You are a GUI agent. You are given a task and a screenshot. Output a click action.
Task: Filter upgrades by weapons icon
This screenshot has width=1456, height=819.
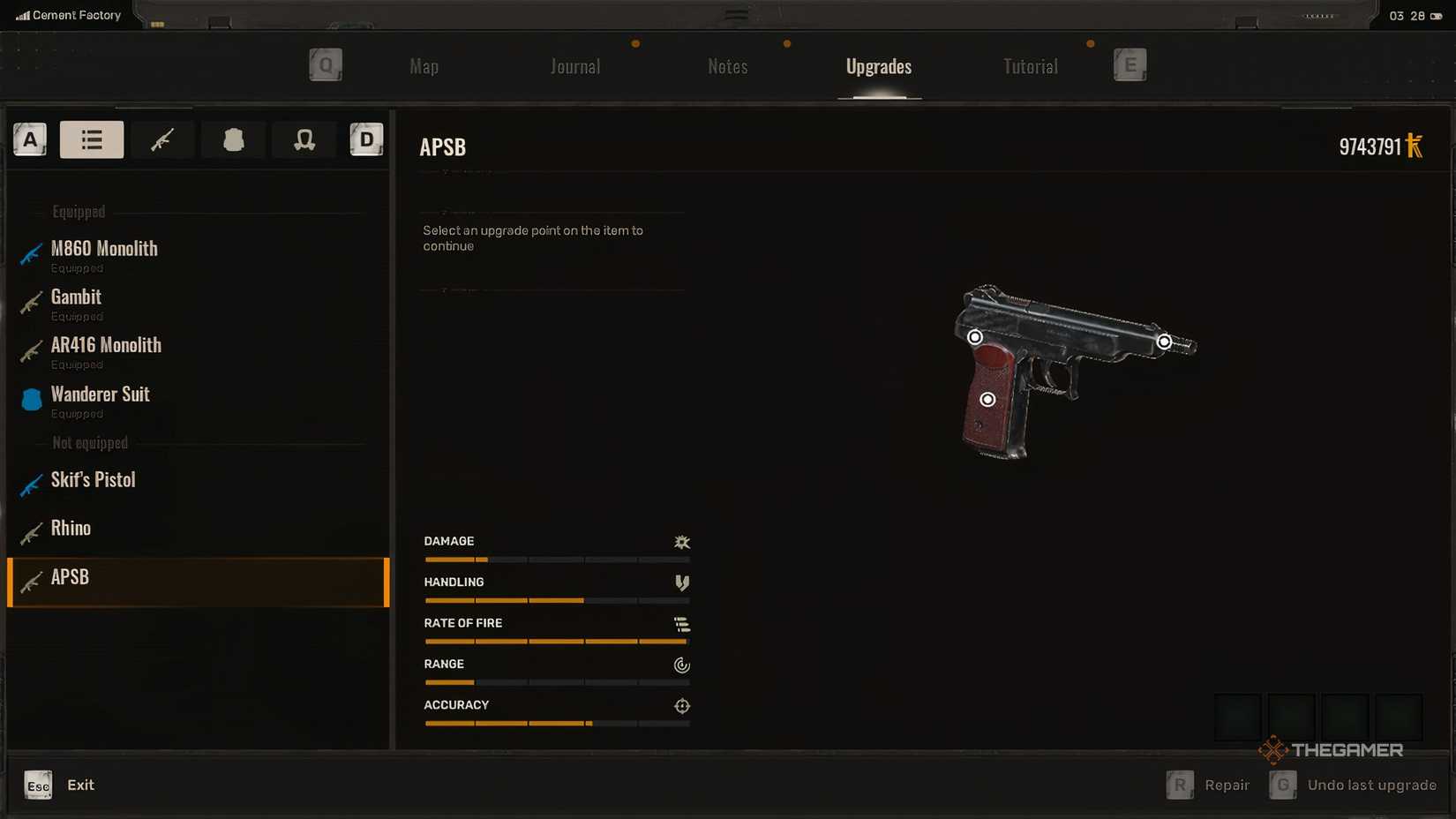[162, 139]
